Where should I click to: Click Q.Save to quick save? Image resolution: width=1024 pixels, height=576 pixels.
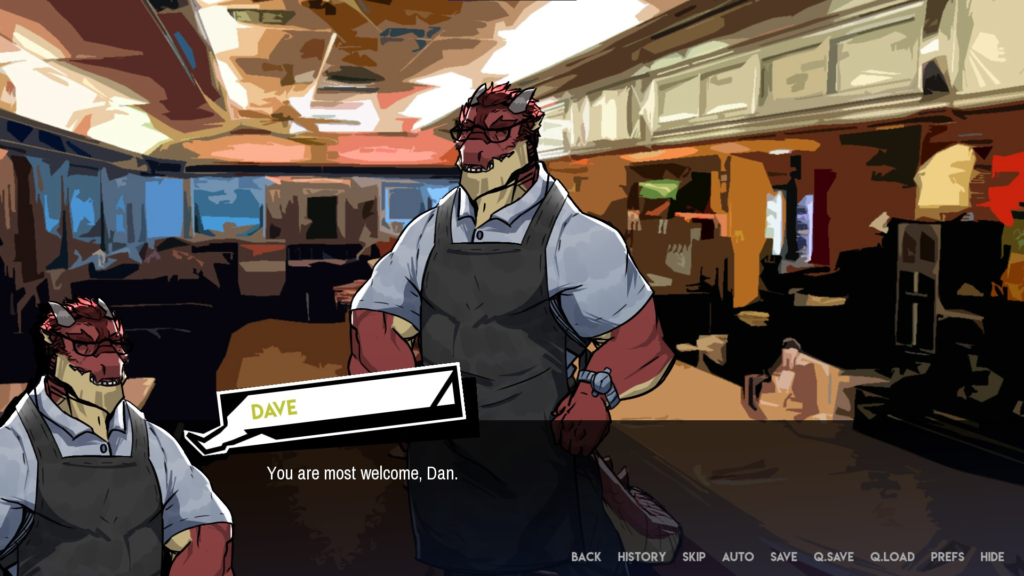tap(834, 557)
